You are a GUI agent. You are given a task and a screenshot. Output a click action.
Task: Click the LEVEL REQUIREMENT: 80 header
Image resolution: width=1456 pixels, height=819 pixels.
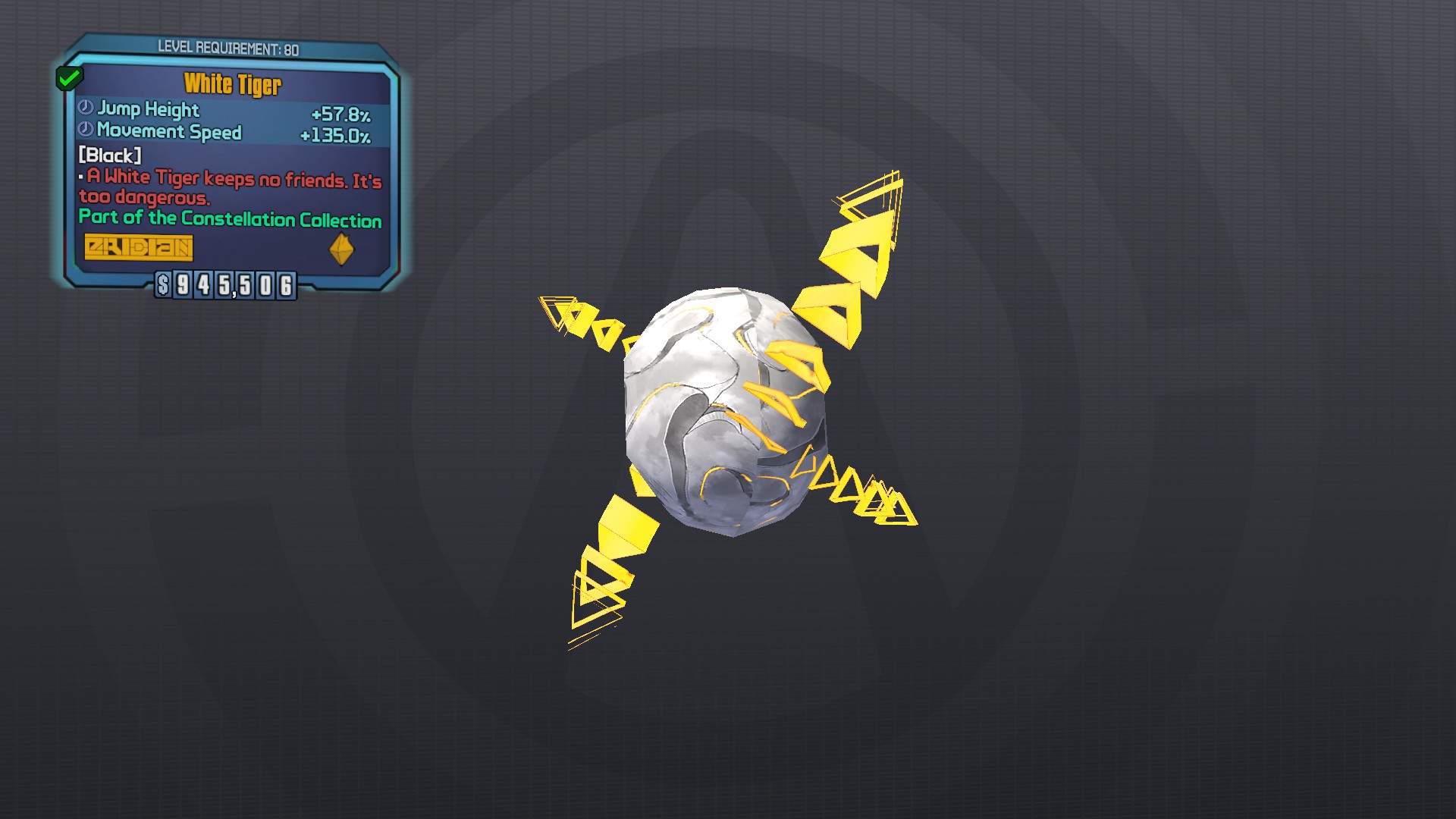click(x=227, y=47)
